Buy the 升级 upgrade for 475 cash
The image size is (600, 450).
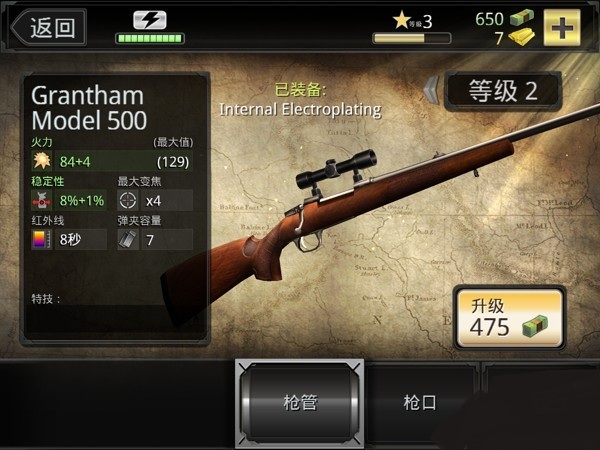(509, 316)
